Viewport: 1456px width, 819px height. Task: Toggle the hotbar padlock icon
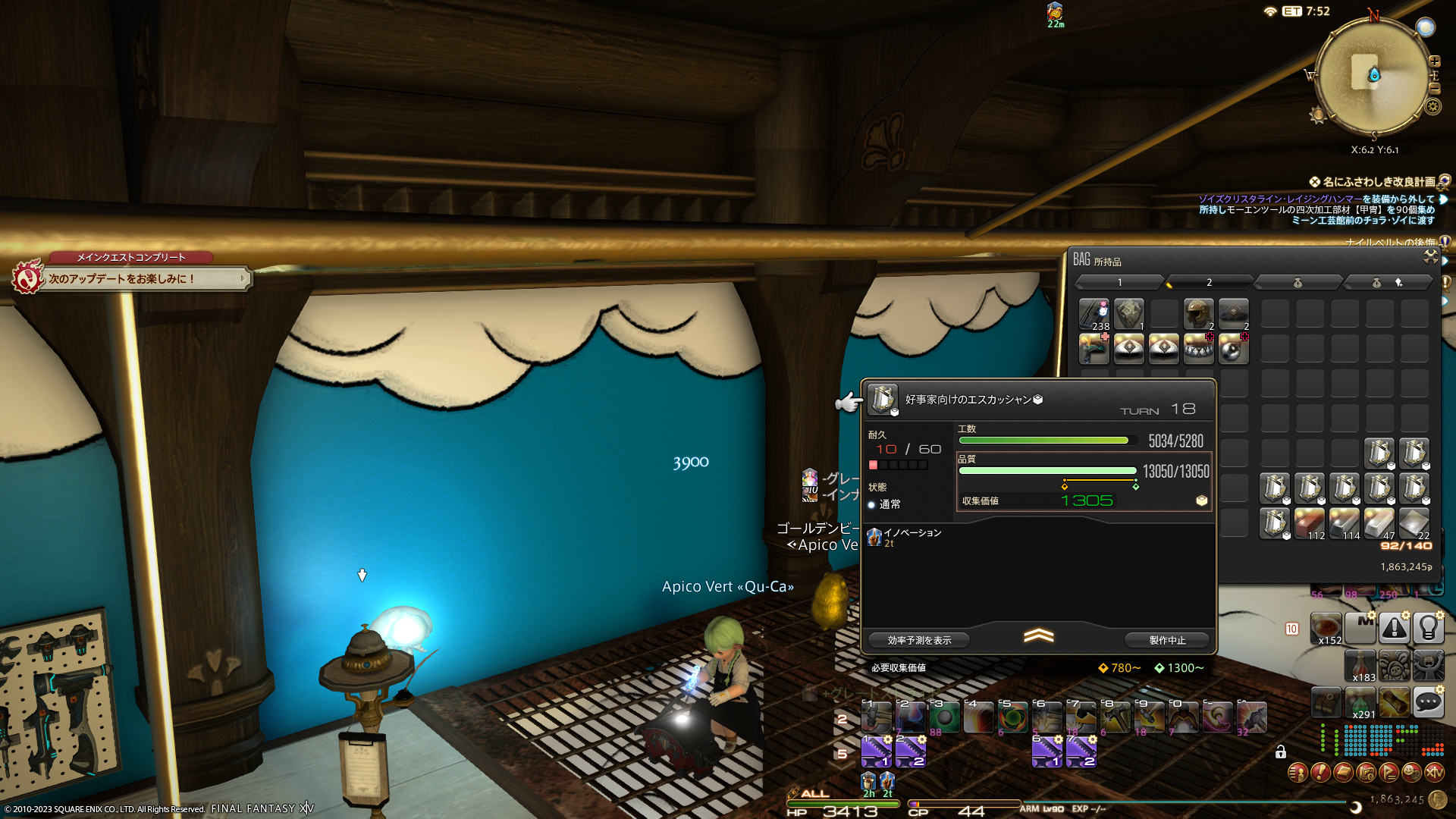coord(1281,752)
